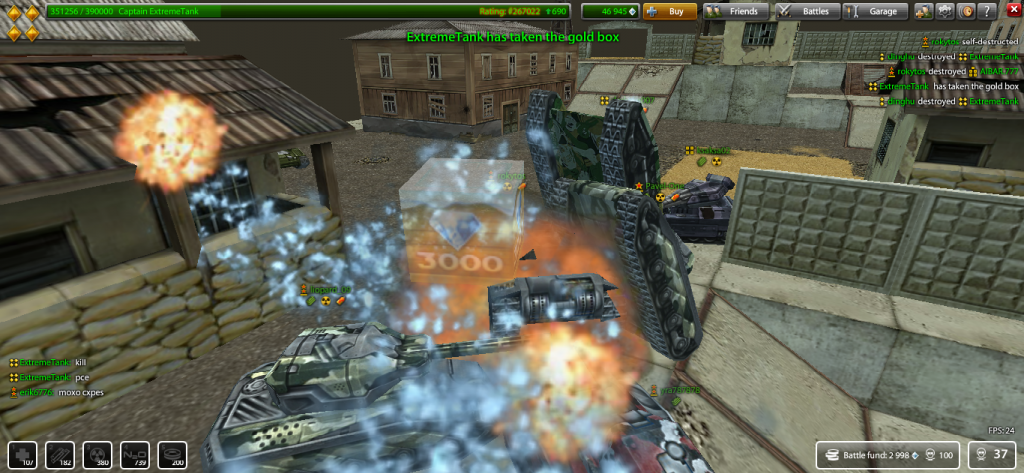Open the Friends list
The width and height of the screenshot is (1024, 473).
pyautogui.click(x=737, y=12)
